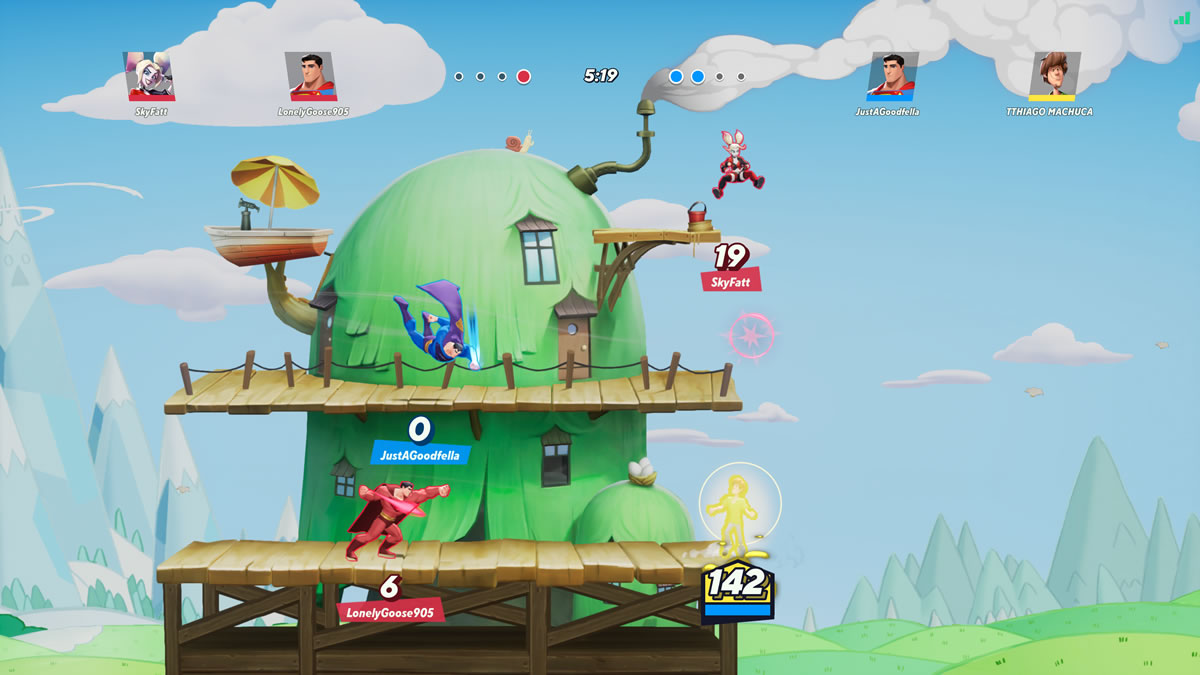This screenshot has width=1200, height=675.
Task: Select LonelyGoose905's Superman portrait
Action: (x=311, y=76)
